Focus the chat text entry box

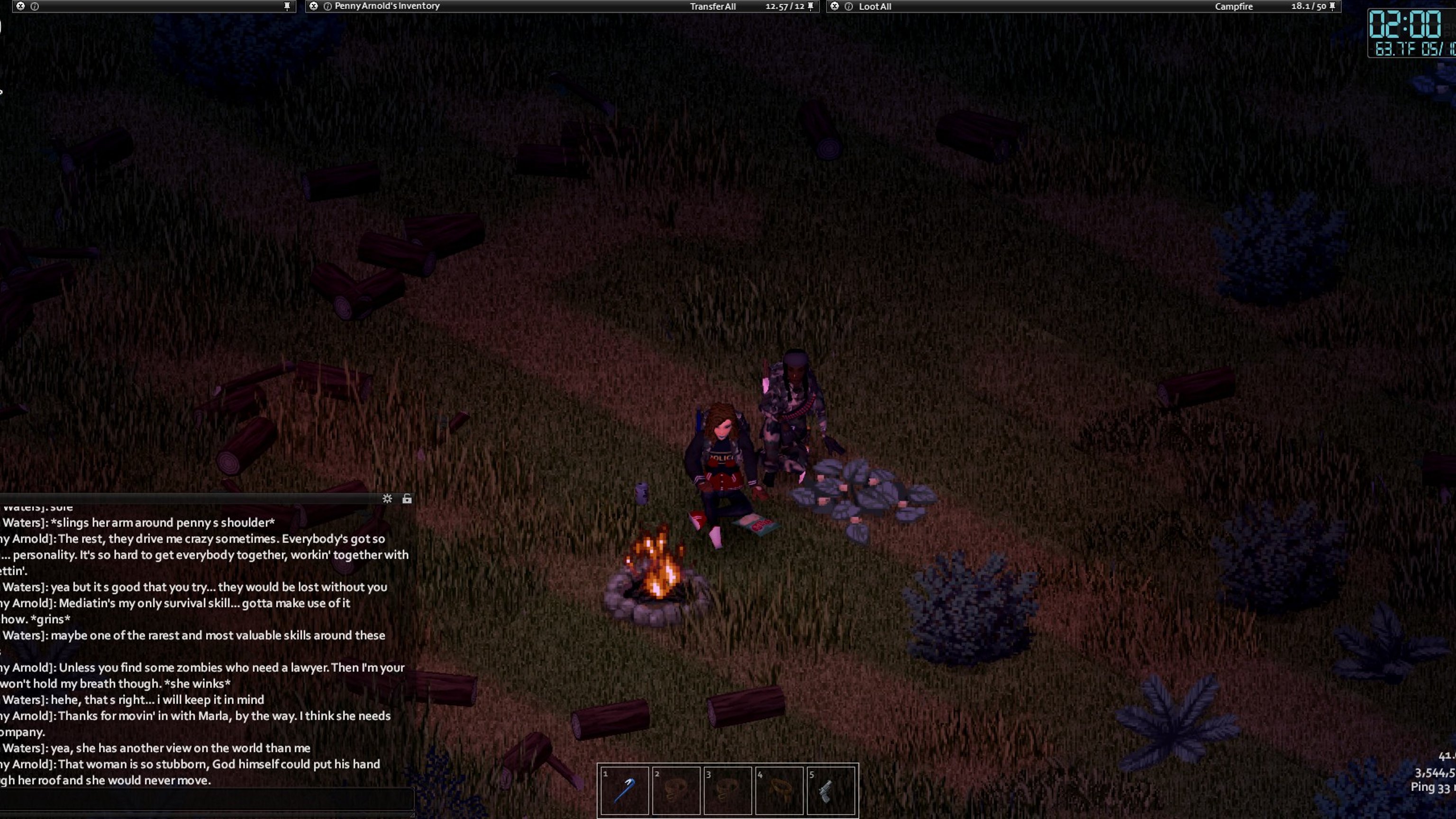tap(206, 800)
